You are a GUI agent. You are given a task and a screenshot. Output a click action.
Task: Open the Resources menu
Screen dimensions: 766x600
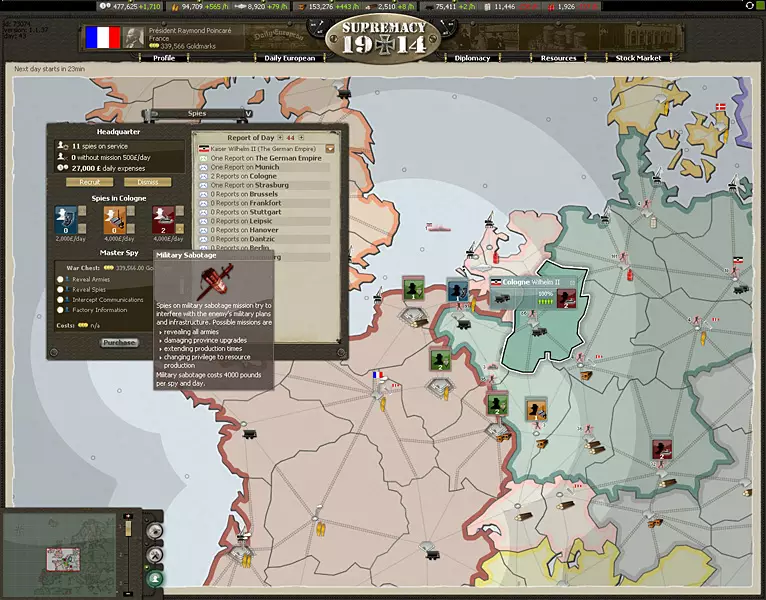pos(558,58)
